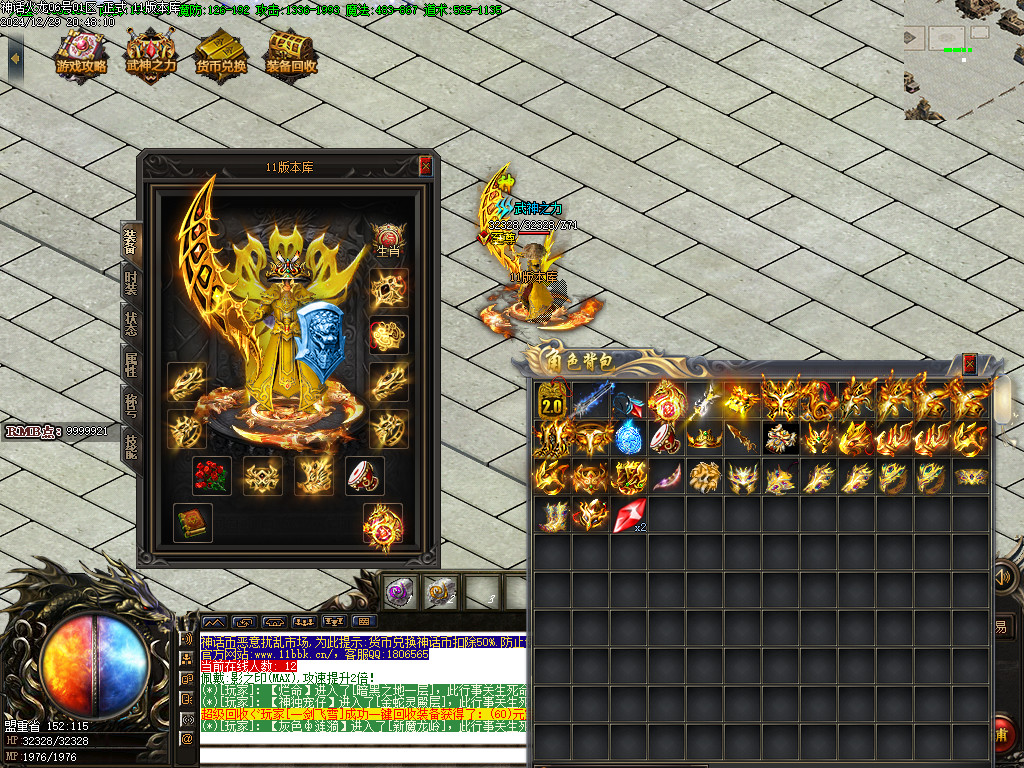Open the 属性 attributes tab
1024x768 pixels.
tap(130, 366)
